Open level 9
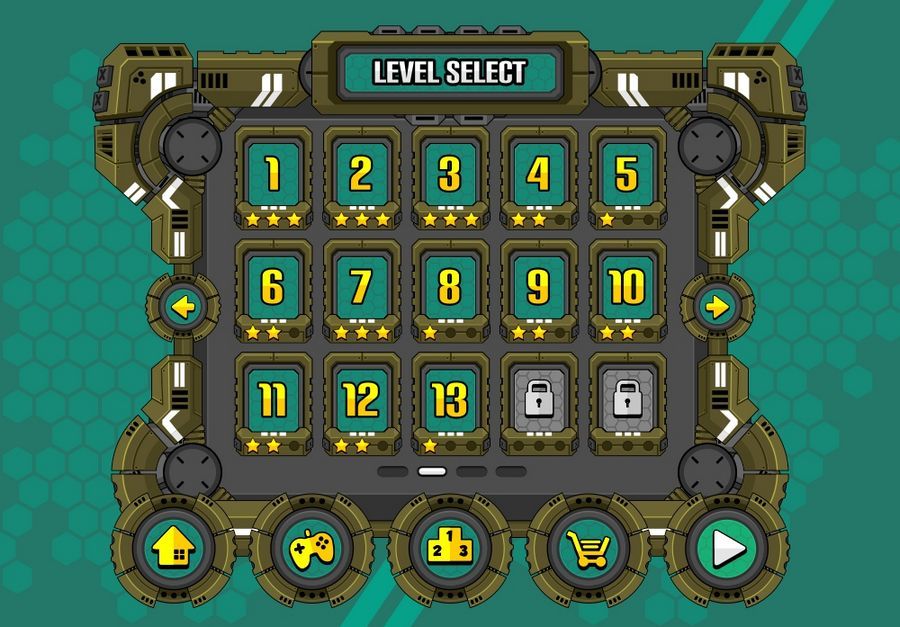This screenshot has width=900, height=627. tap(538, 288)
